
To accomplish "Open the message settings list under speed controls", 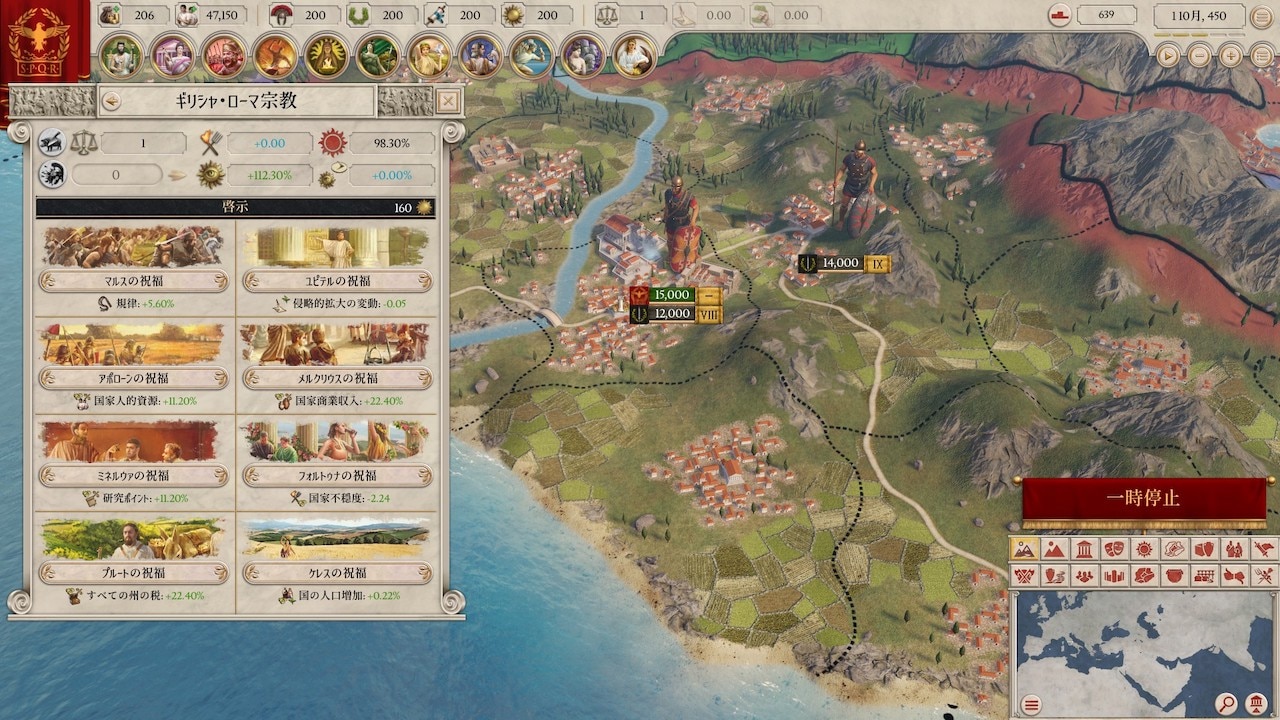I will tap(1260, 56).
